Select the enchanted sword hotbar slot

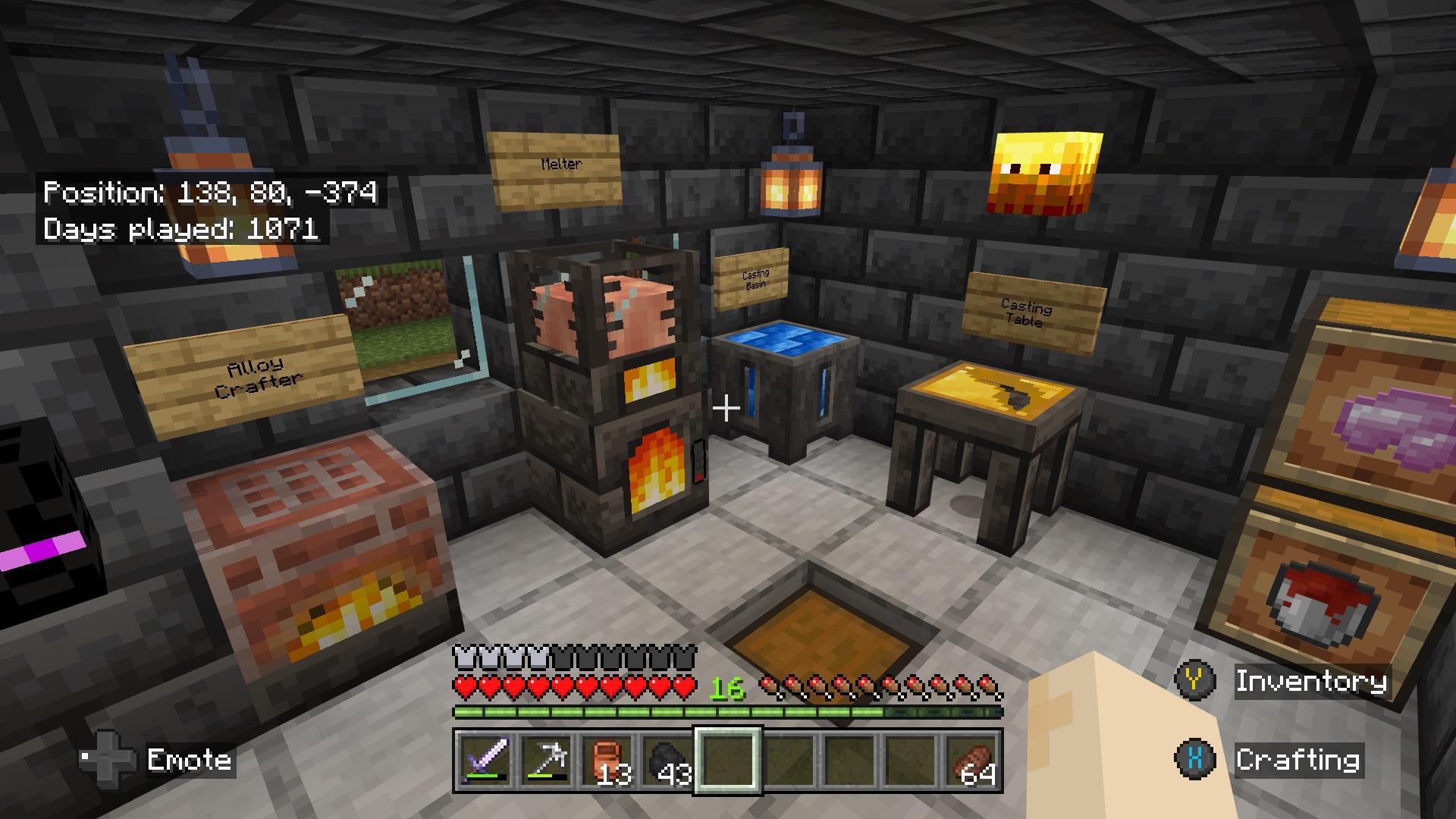pyautogui.click(x=485, y=761)
